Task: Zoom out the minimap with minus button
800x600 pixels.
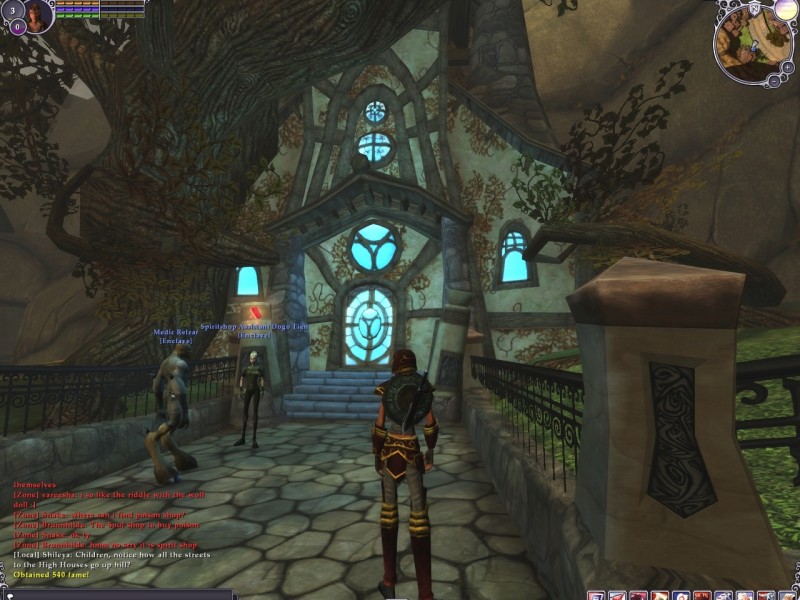Action: click(x=776, y=79)
